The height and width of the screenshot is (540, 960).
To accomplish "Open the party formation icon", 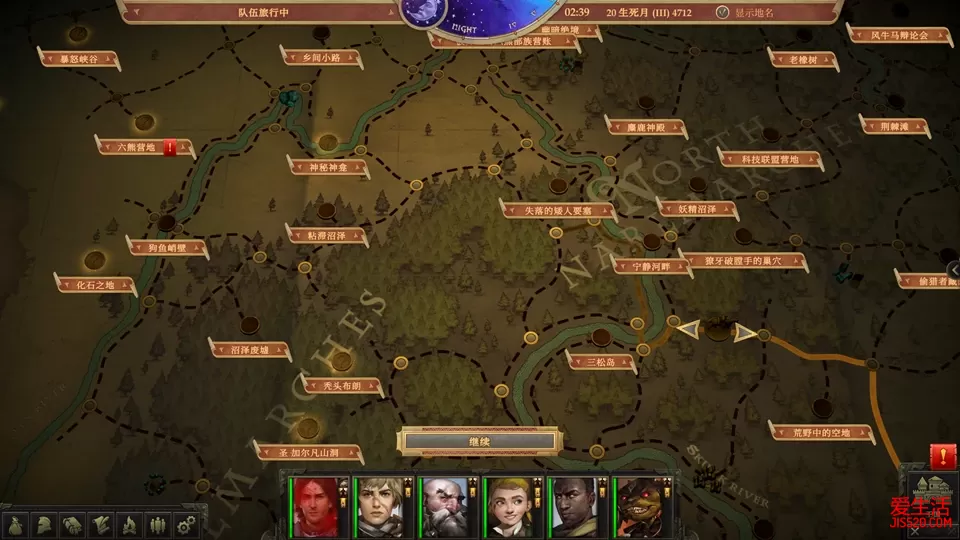I will pos(157,524).
